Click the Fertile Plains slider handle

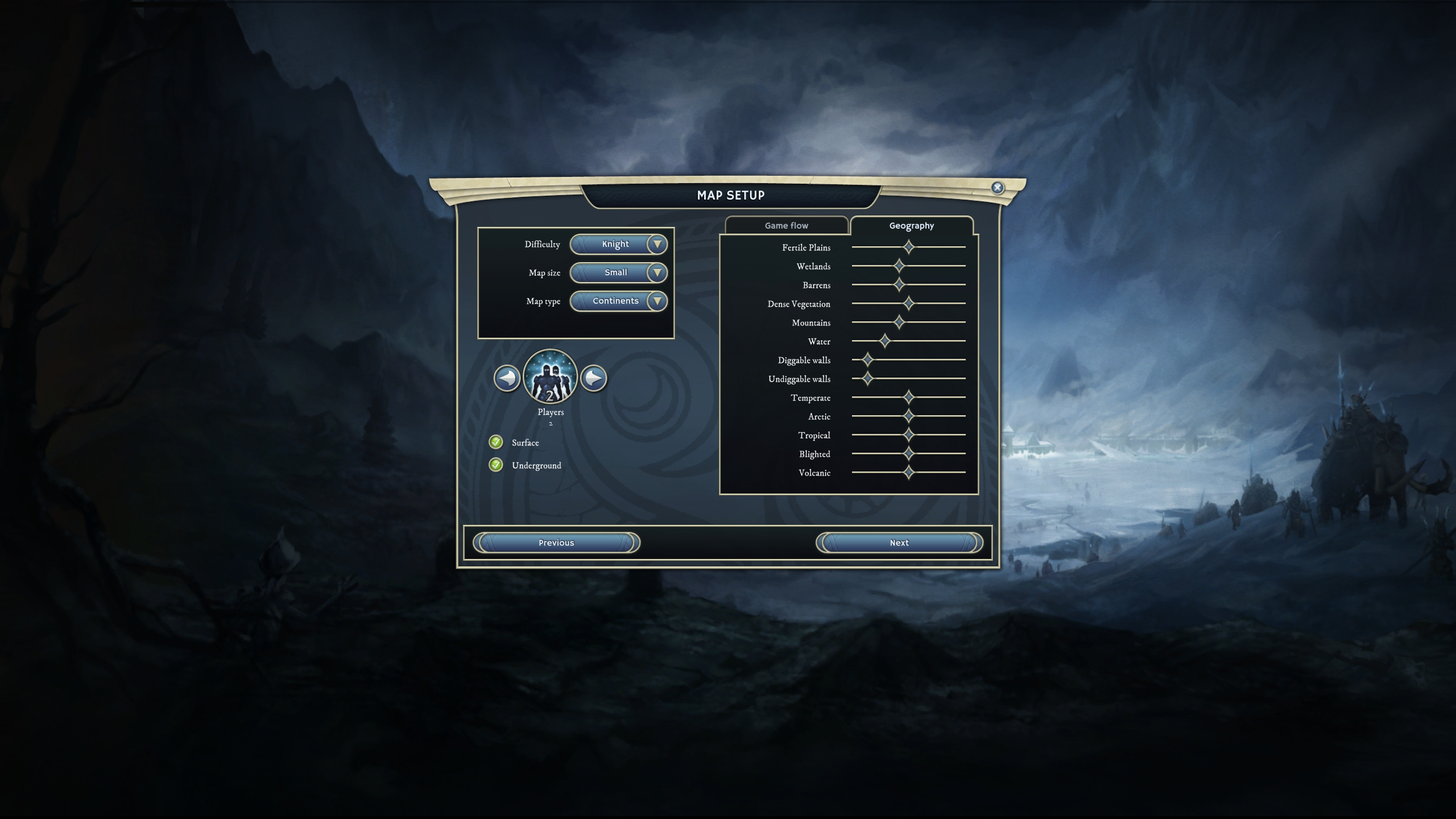click(x=909, y=247)
